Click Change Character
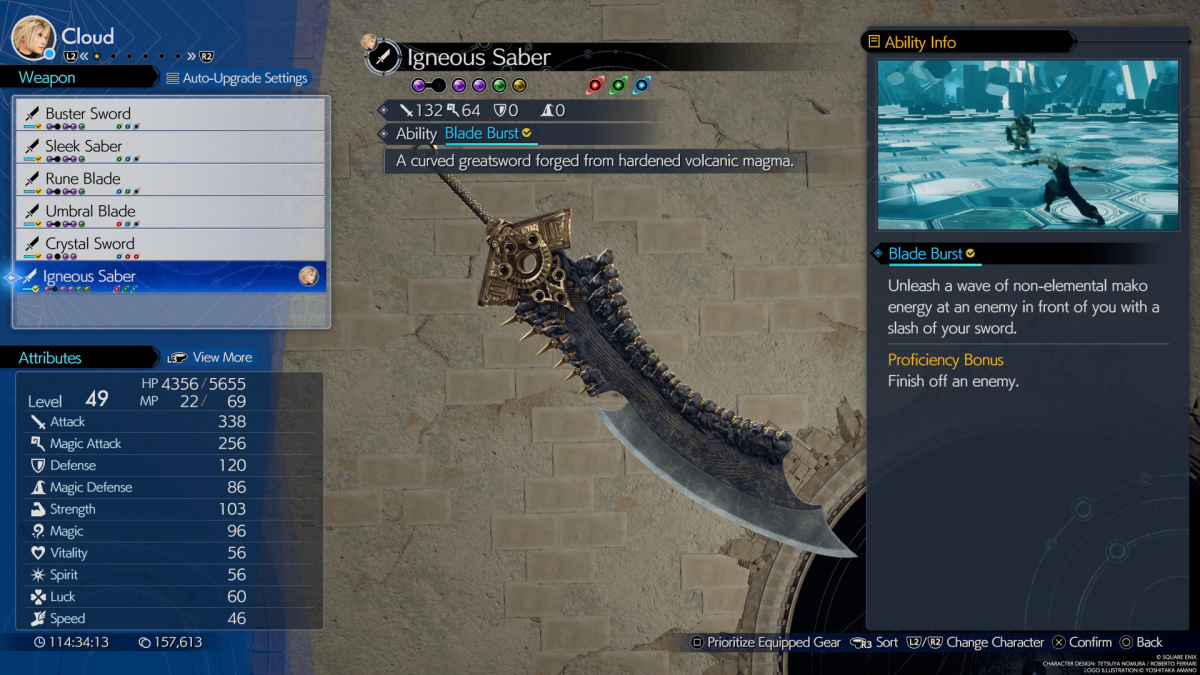The width and height of the screenshot is (1200, 675). (x=976, y=642)
